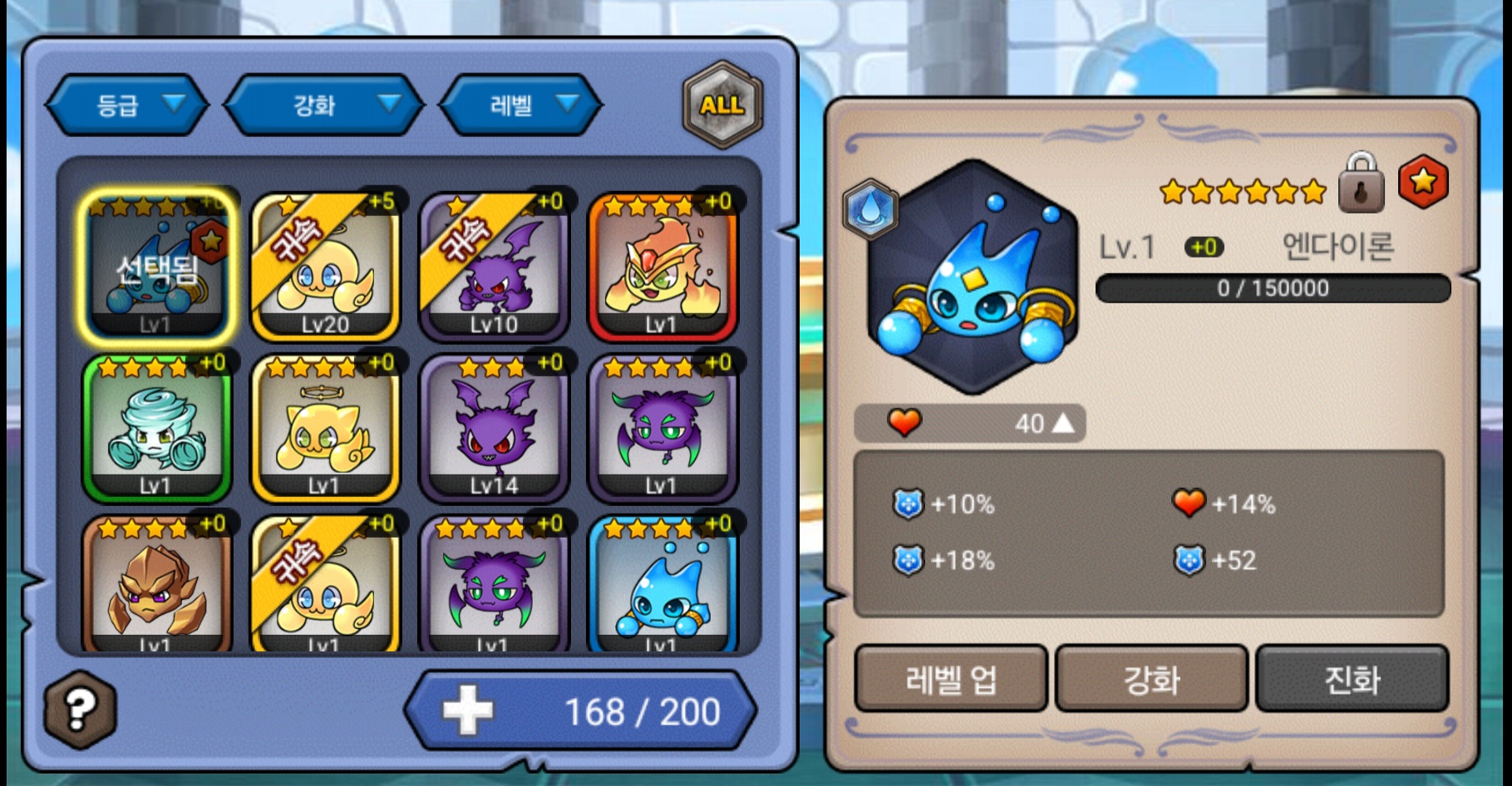Image resolution: width=1512 pixels, height=786 pixels.
Task: Open the 등급 grade filter dropdown
Action: click(127, 105)
